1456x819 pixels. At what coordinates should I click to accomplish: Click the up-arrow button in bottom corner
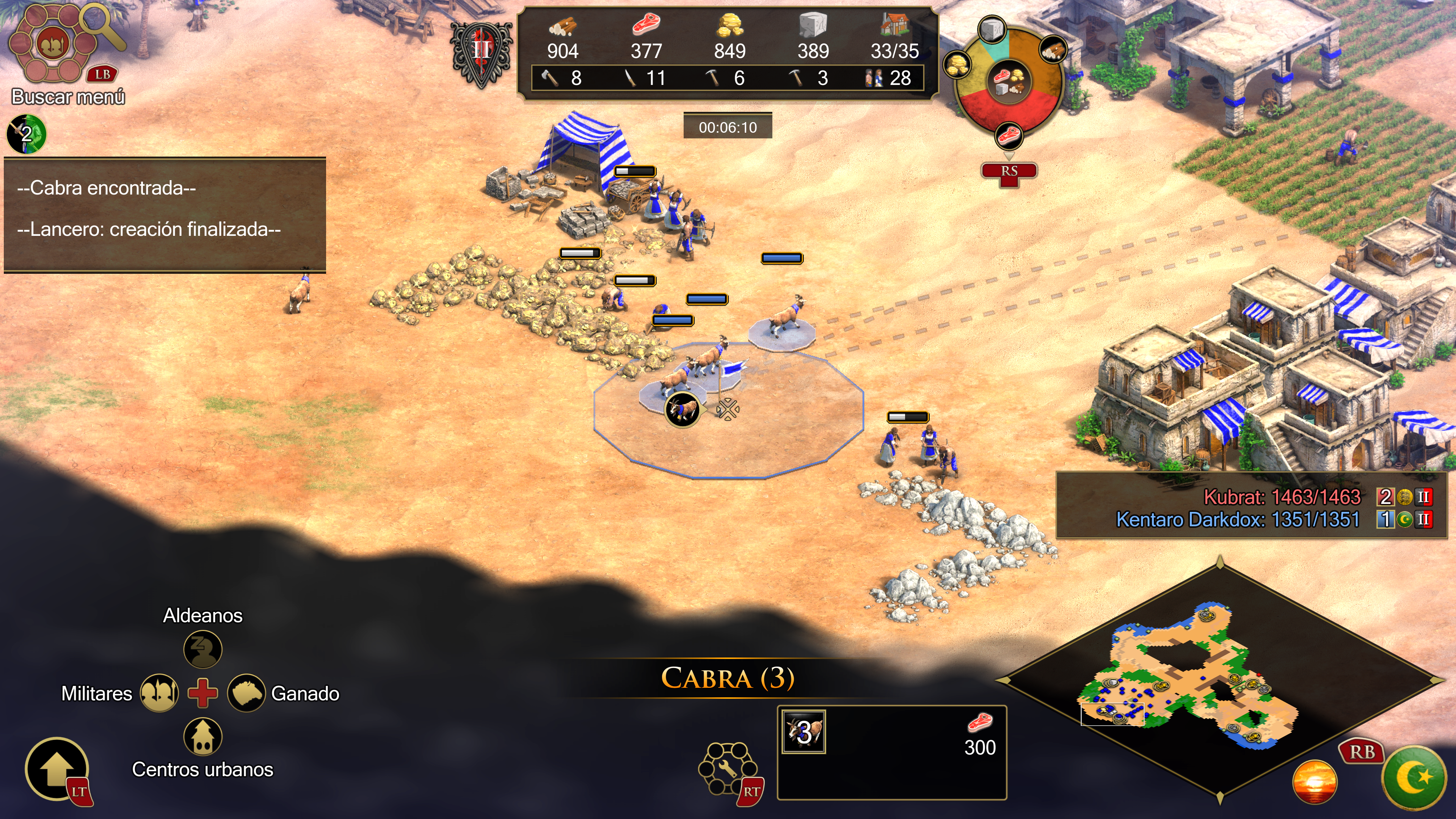click(x=56, y=769)
